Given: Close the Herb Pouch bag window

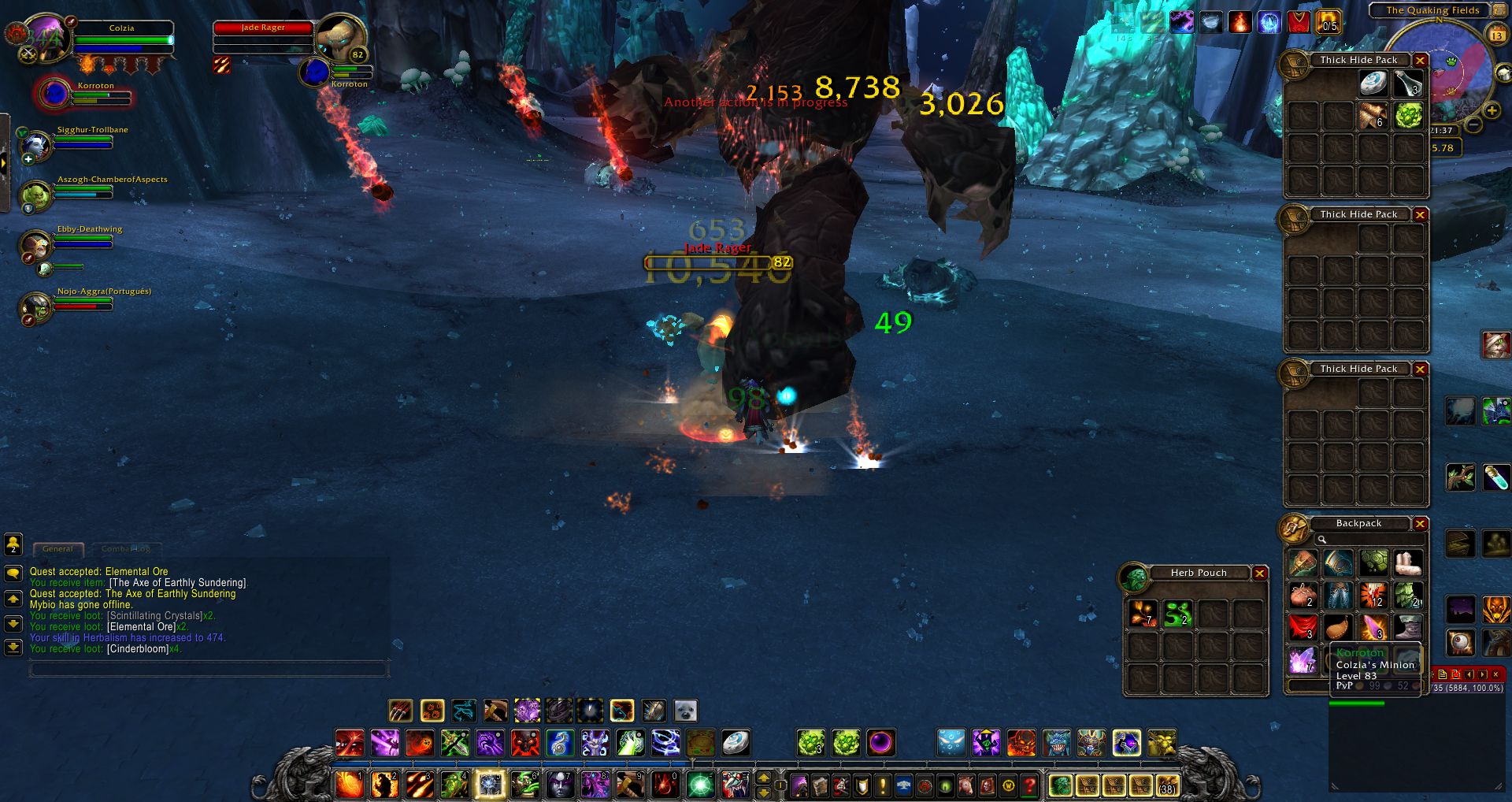Looking at the screenshot, I should (1259, 574).
